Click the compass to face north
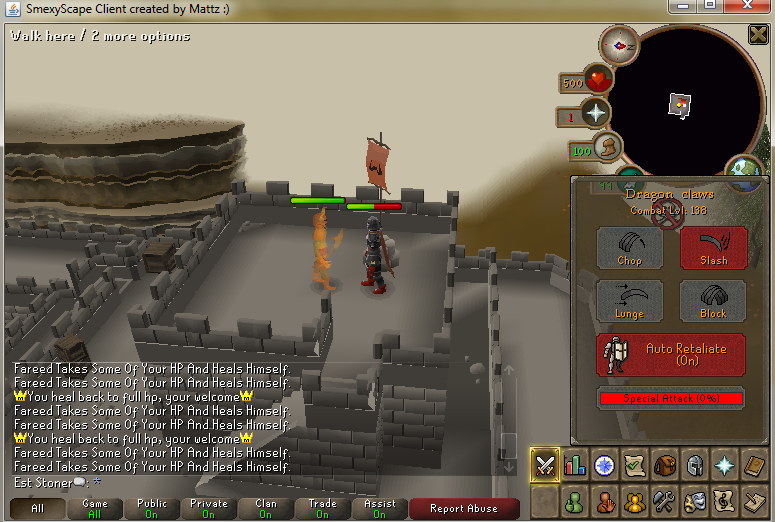The height and width of the screenshot is (522, 775). click(x=619, y=45)
